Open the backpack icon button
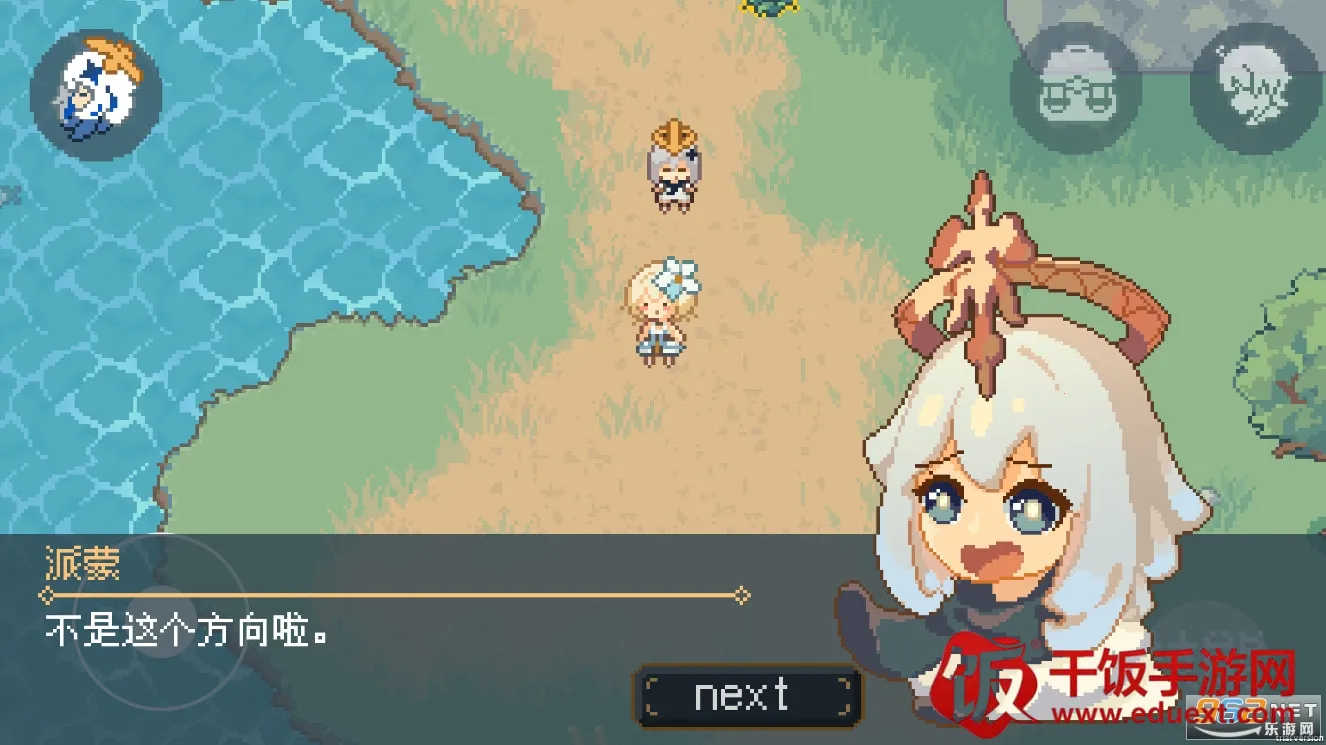 tap(1076, 89)
